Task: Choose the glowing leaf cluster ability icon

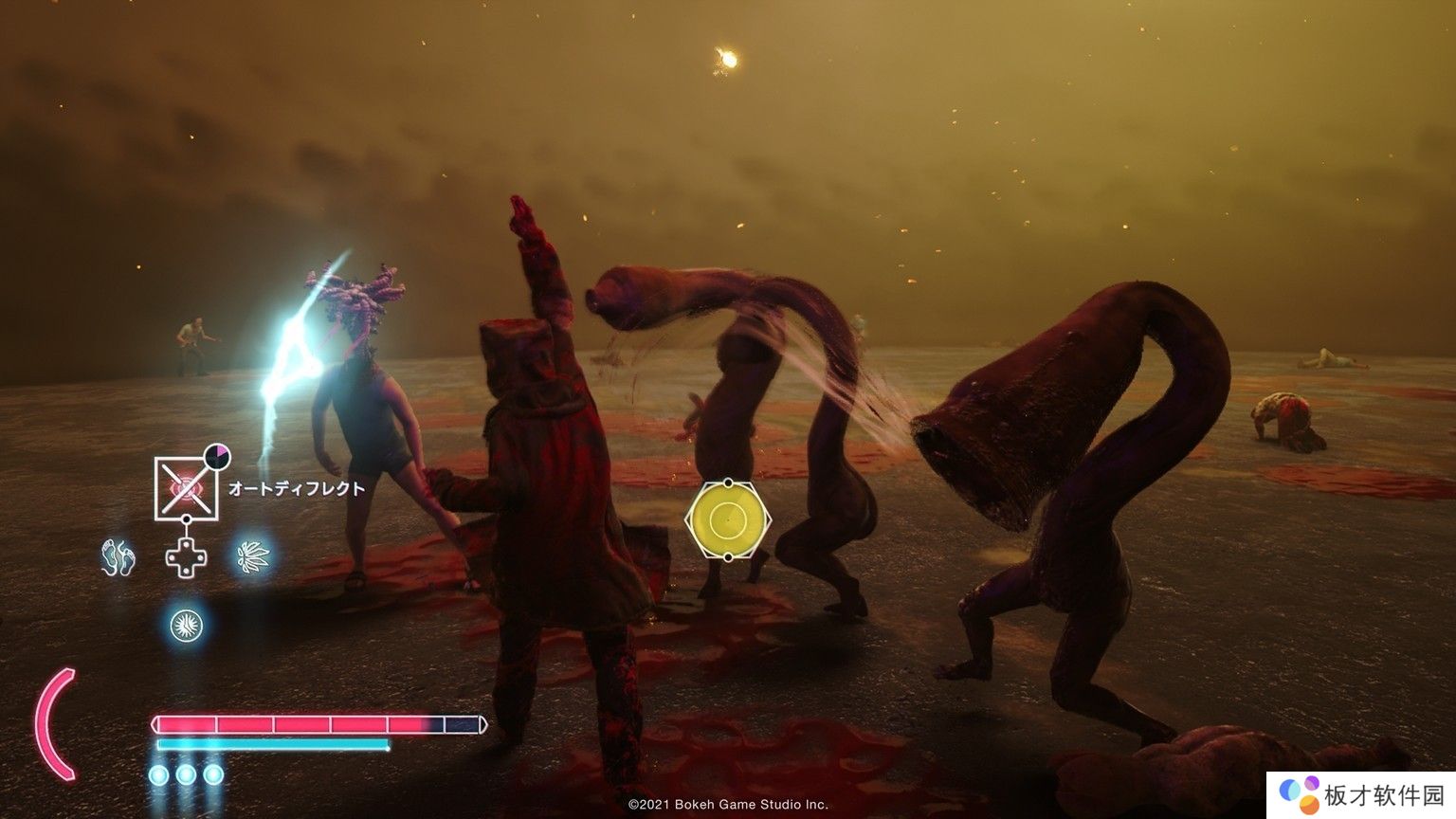Action: (253, 556)
